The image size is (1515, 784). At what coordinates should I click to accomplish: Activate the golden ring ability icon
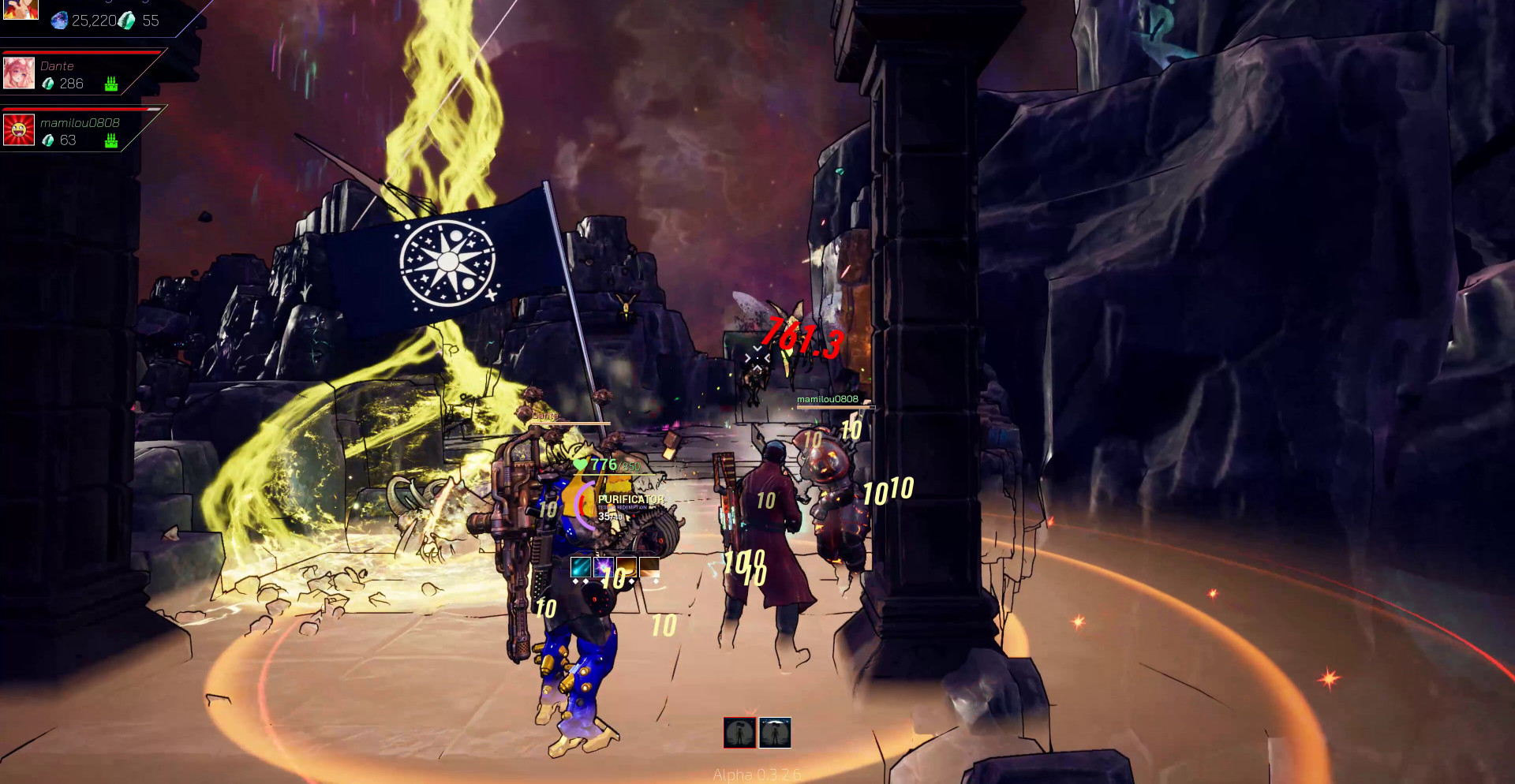(x=627, y=566)
